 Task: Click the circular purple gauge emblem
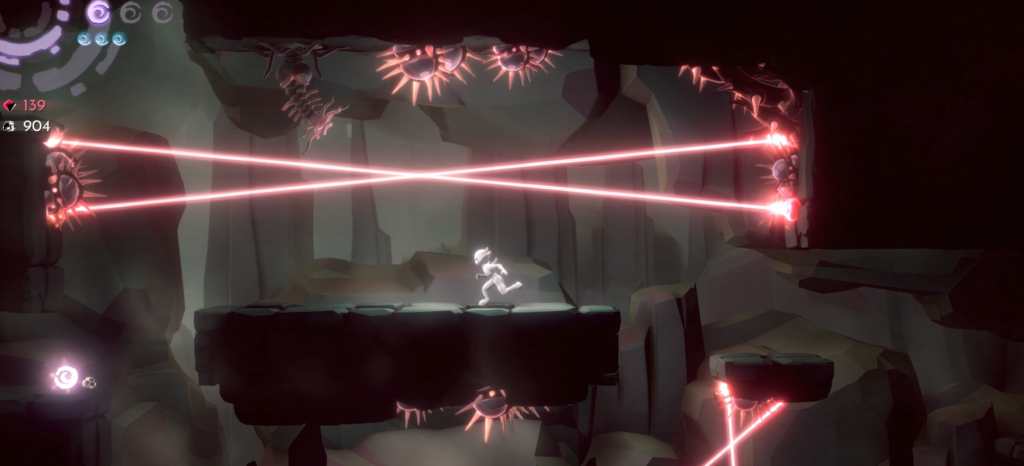[32, 35]
